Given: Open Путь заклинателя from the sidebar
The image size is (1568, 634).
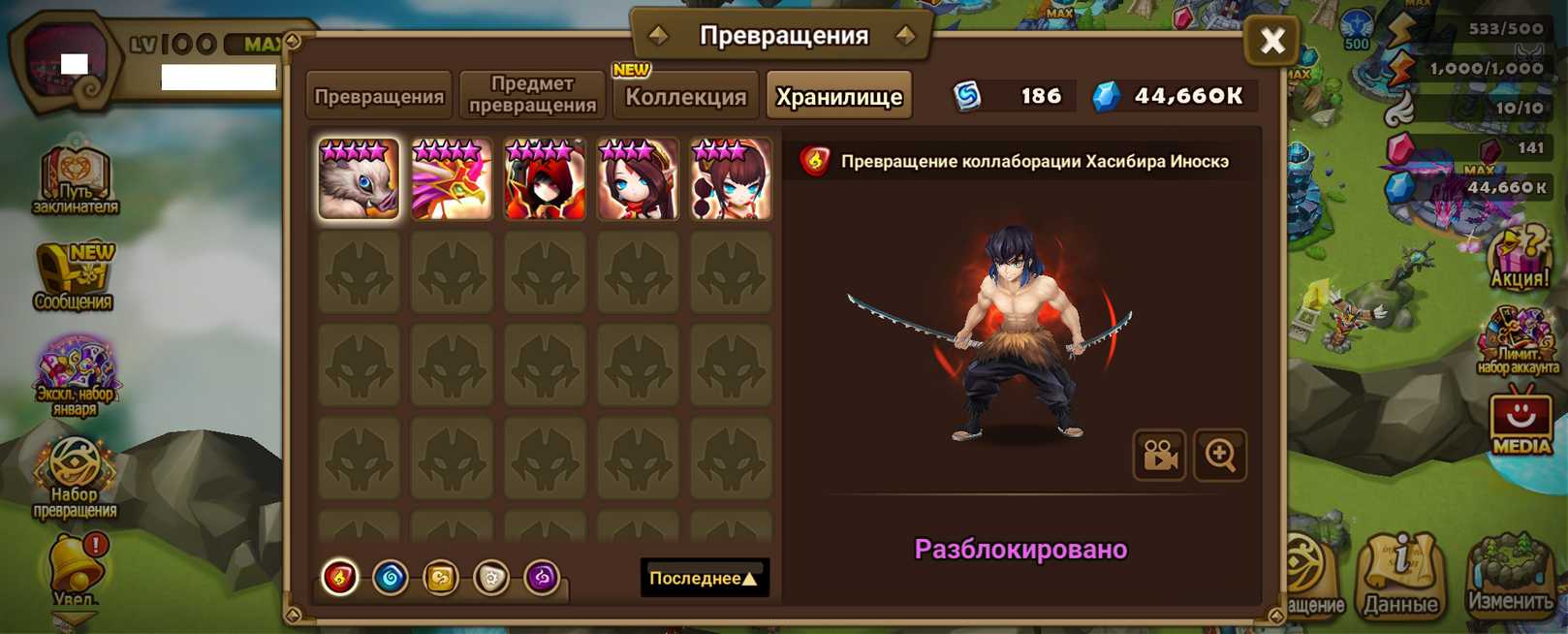Looking at the screenshot, I should [x=76, y=180].
